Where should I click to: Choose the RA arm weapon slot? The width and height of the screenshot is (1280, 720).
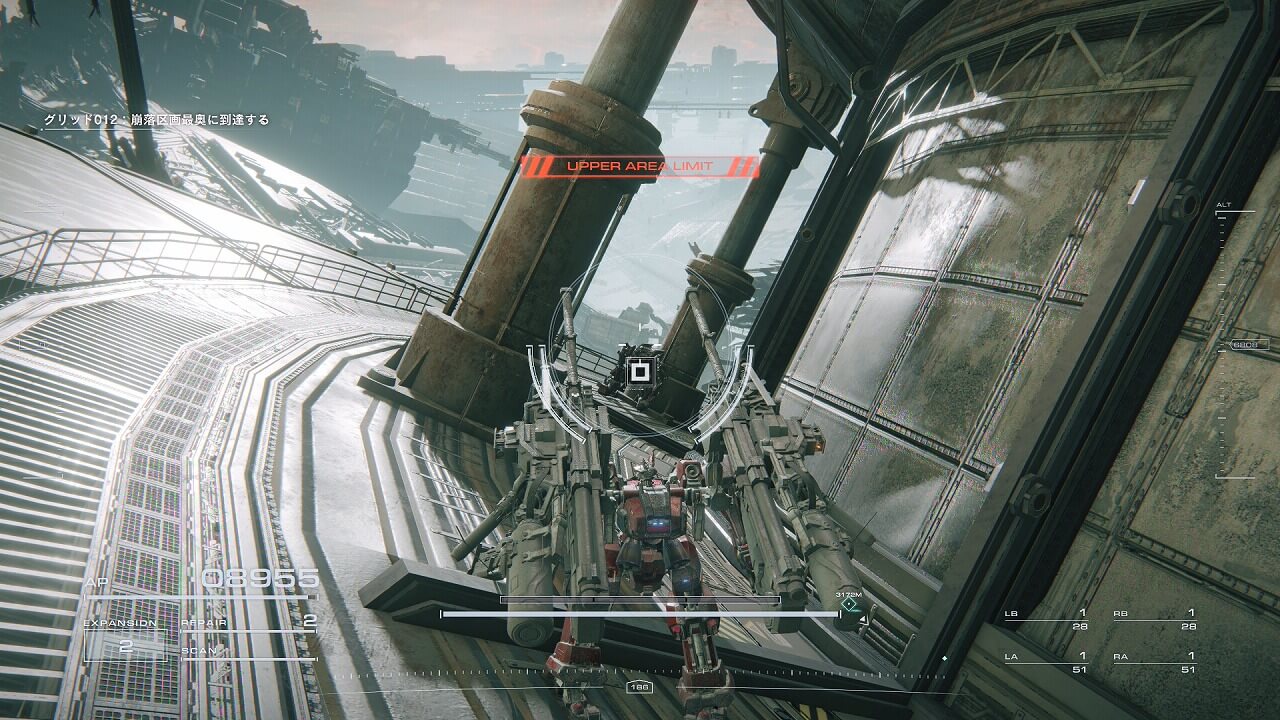coord(1155,663)
